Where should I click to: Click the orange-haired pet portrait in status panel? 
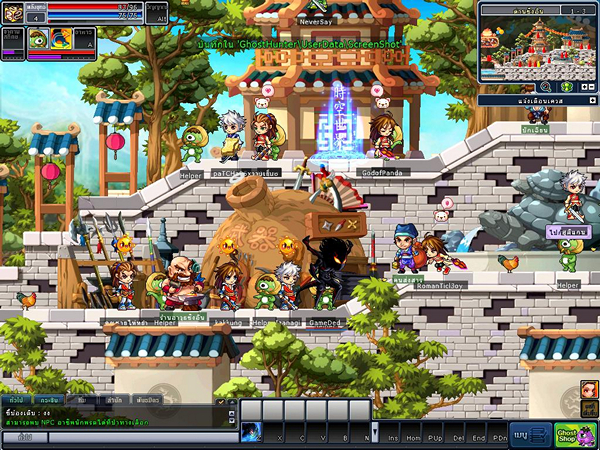(60, 38)
